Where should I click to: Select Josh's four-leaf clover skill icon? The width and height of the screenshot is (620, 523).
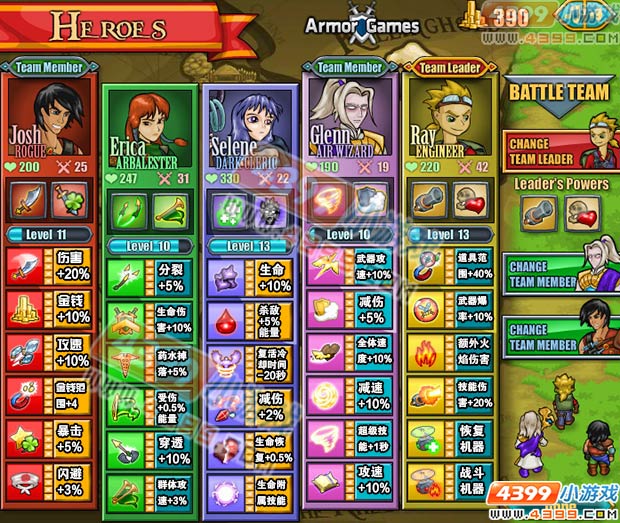(x=70, y=198)
